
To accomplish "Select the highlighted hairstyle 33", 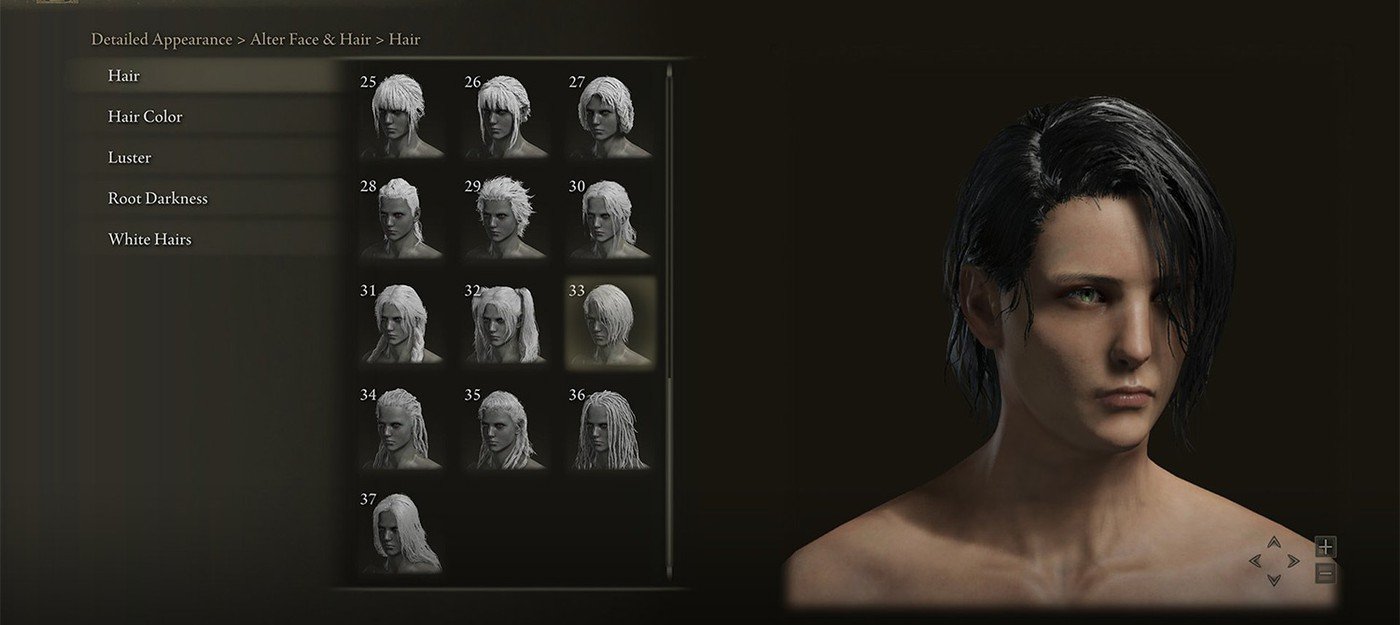I will tap(610, 322).
